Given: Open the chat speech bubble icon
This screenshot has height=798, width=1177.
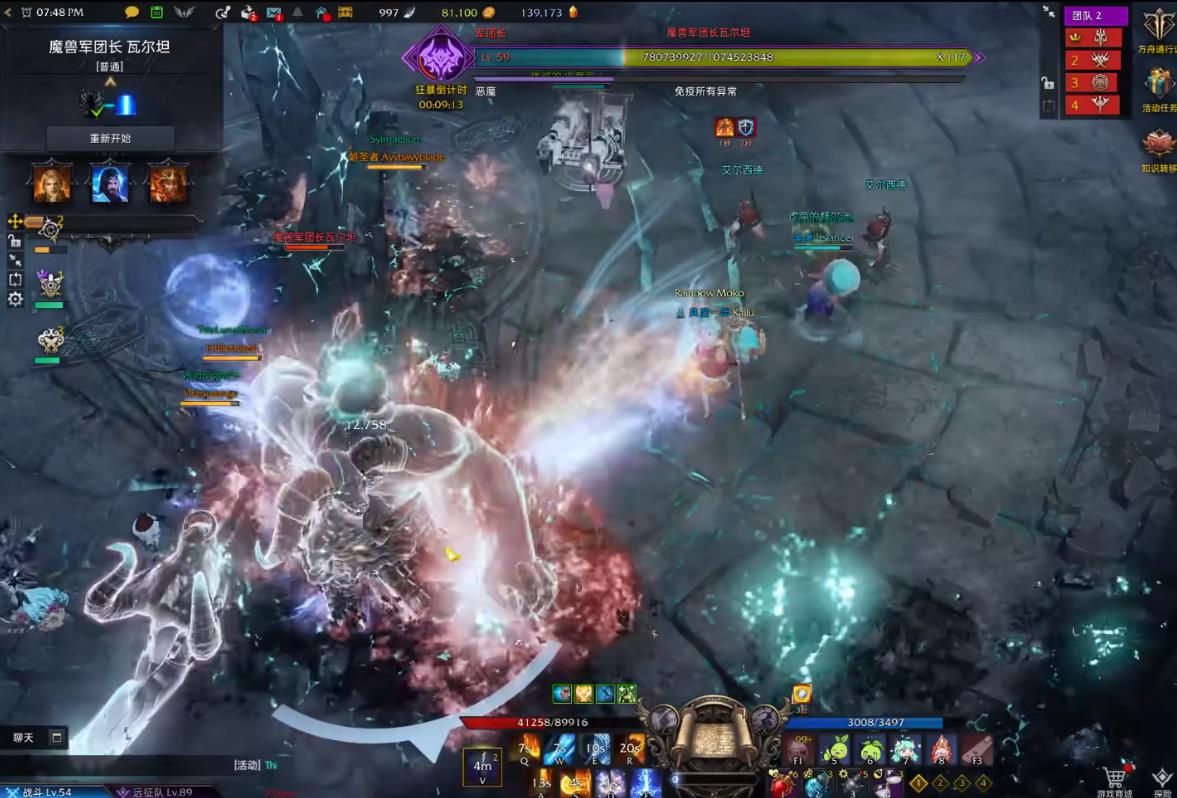Looking at the screenshot, I should click(x=132, y=12).
